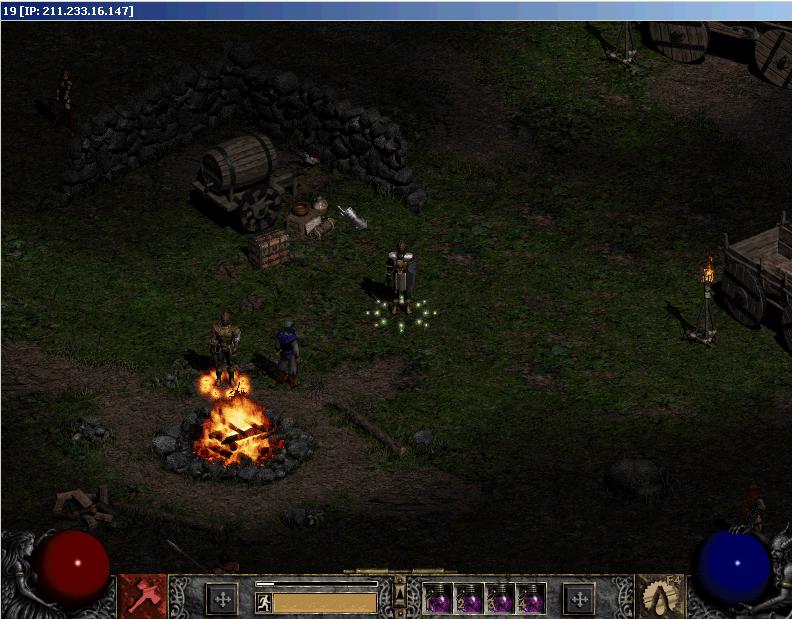Select the left-hand attack skill icon
Viewport: 792px width, 619px height.
[143, 597]
